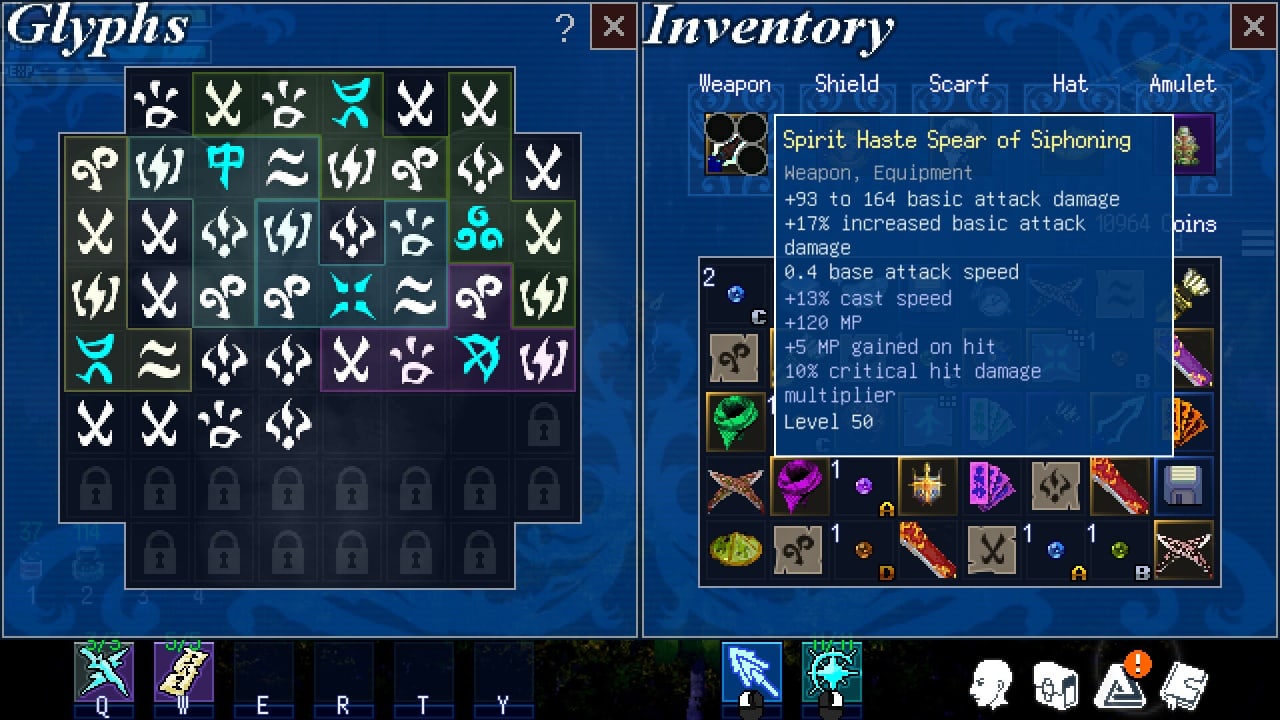Select the cyan triple-spiral glyph
The width and height of the screenshot is (1280, 720).
pos(479,231)
